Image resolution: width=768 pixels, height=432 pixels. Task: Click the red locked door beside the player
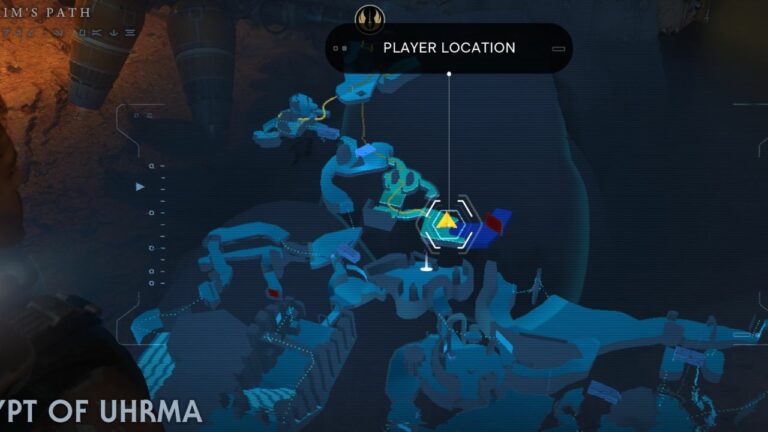pyautogui.click(x=493, y=222)
